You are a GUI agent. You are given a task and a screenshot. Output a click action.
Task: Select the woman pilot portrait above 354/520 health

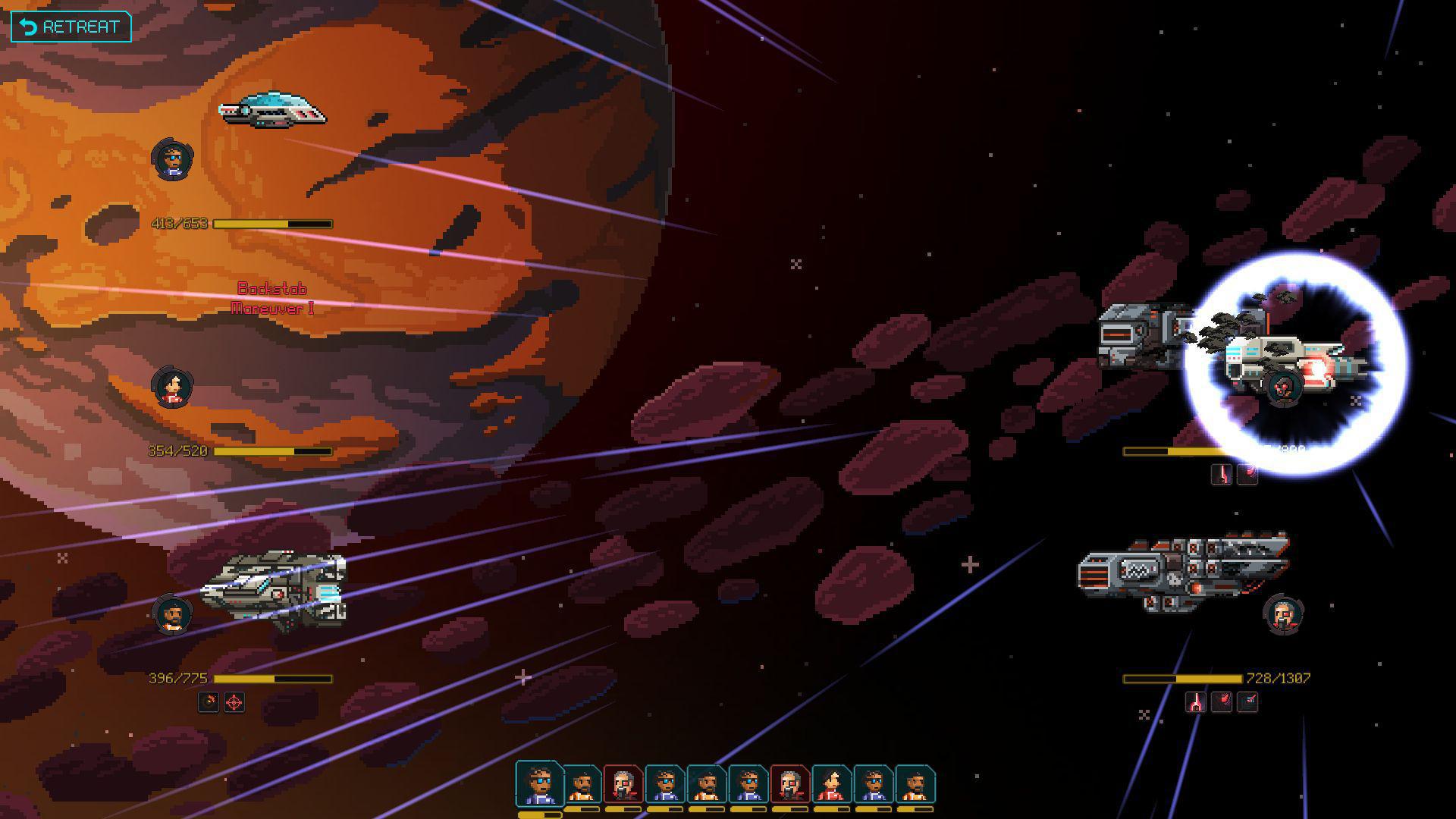[x=172, y=386]
